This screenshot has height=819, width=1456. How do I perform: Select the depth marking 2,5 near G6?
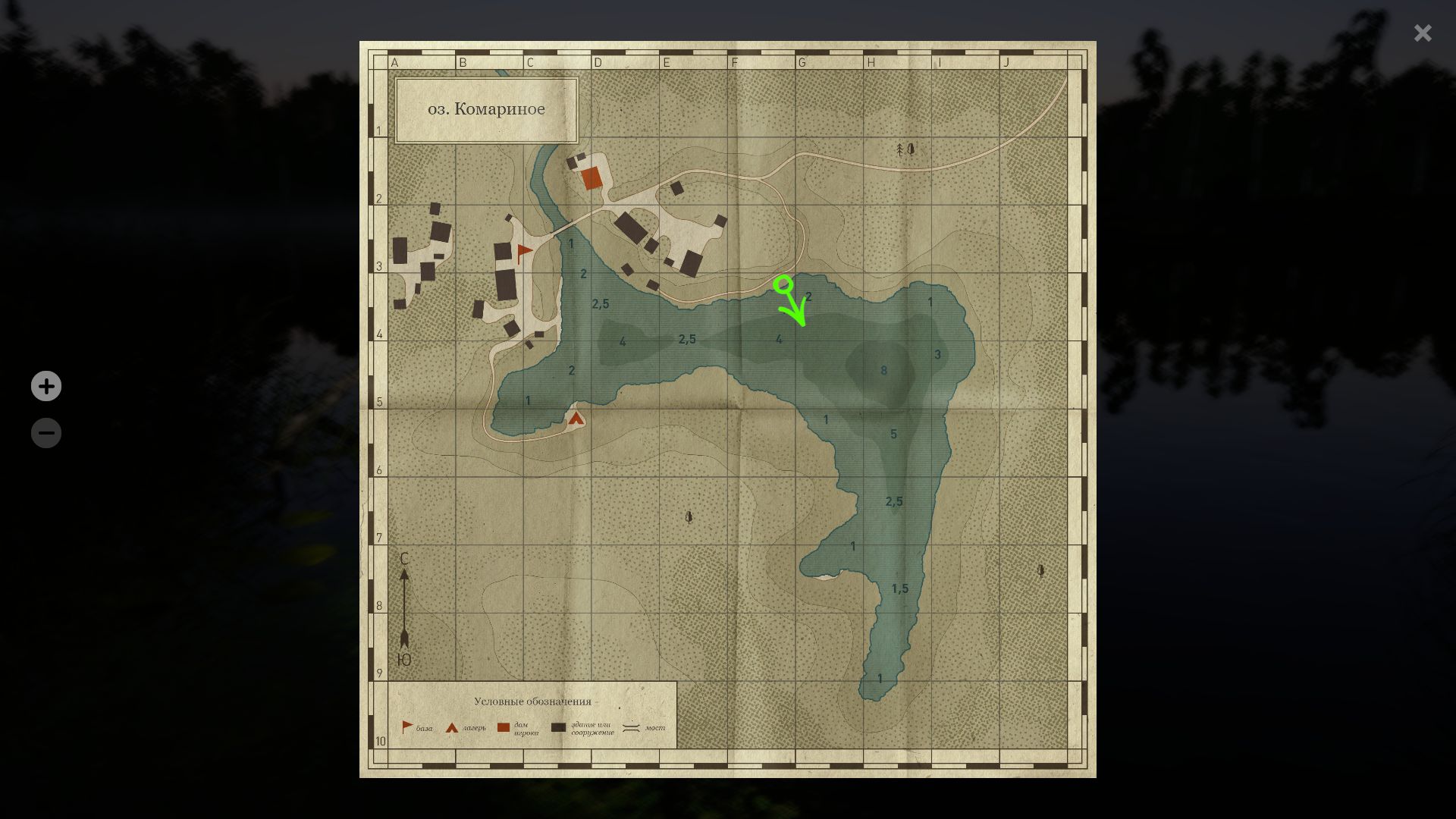click(893, 500)
